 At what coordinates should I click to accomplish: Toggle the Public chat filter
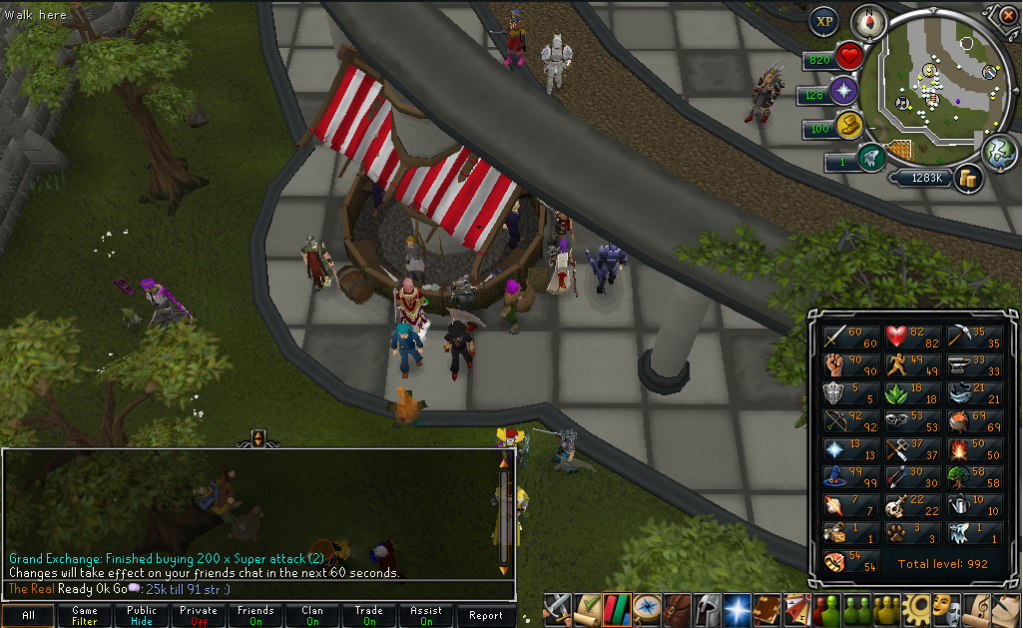pyautogui.click(x=142, y=616)
